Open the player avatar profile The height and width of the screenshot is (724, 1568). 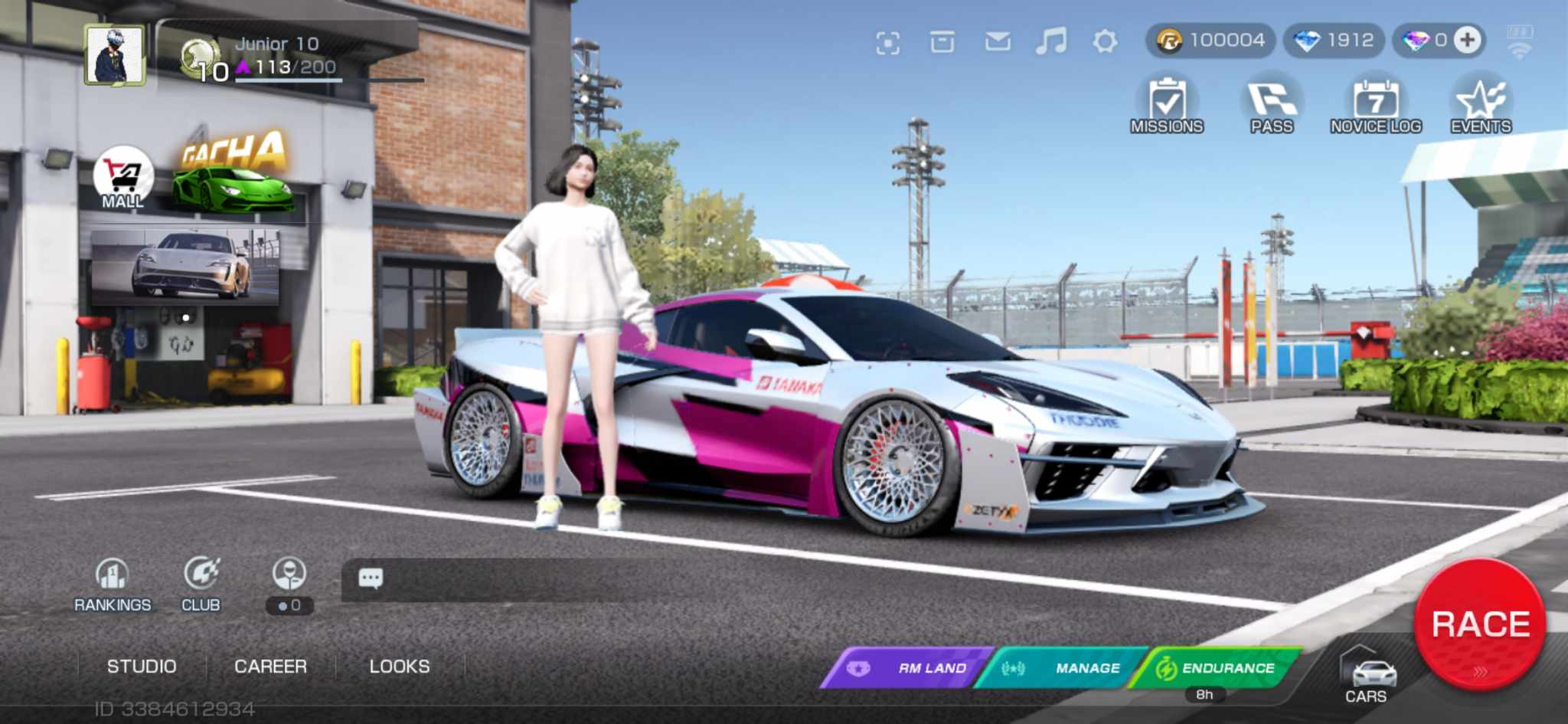pyautogui.click(x=115, y=54)
